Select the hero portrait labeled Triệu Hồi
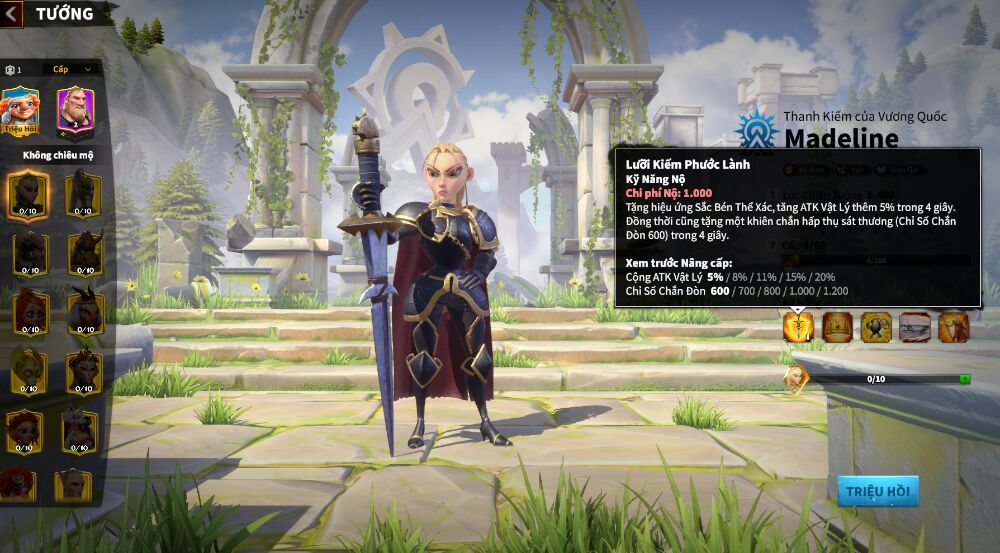The width and height of the screenshot is (1000, 553). point(20,109)
